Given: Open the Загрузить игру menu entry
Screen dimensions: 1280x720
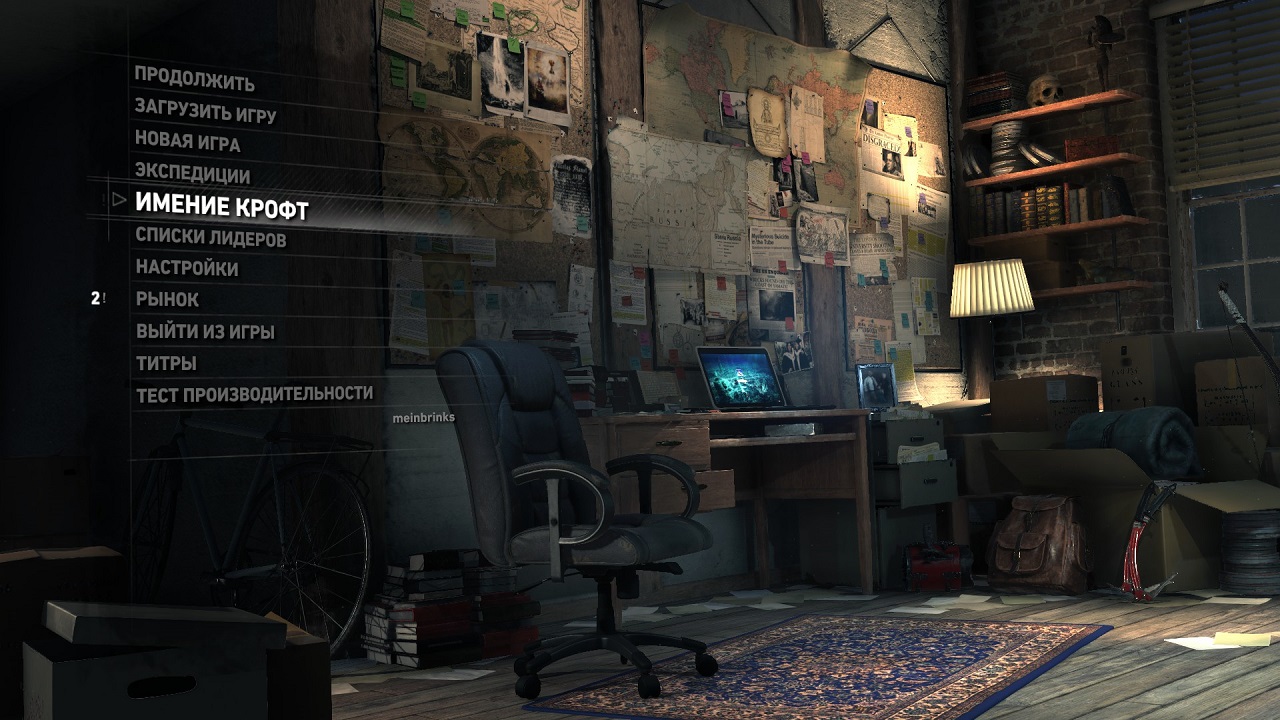Looking at the screenshot, I should pyautogui.click(x=205, y=111).
